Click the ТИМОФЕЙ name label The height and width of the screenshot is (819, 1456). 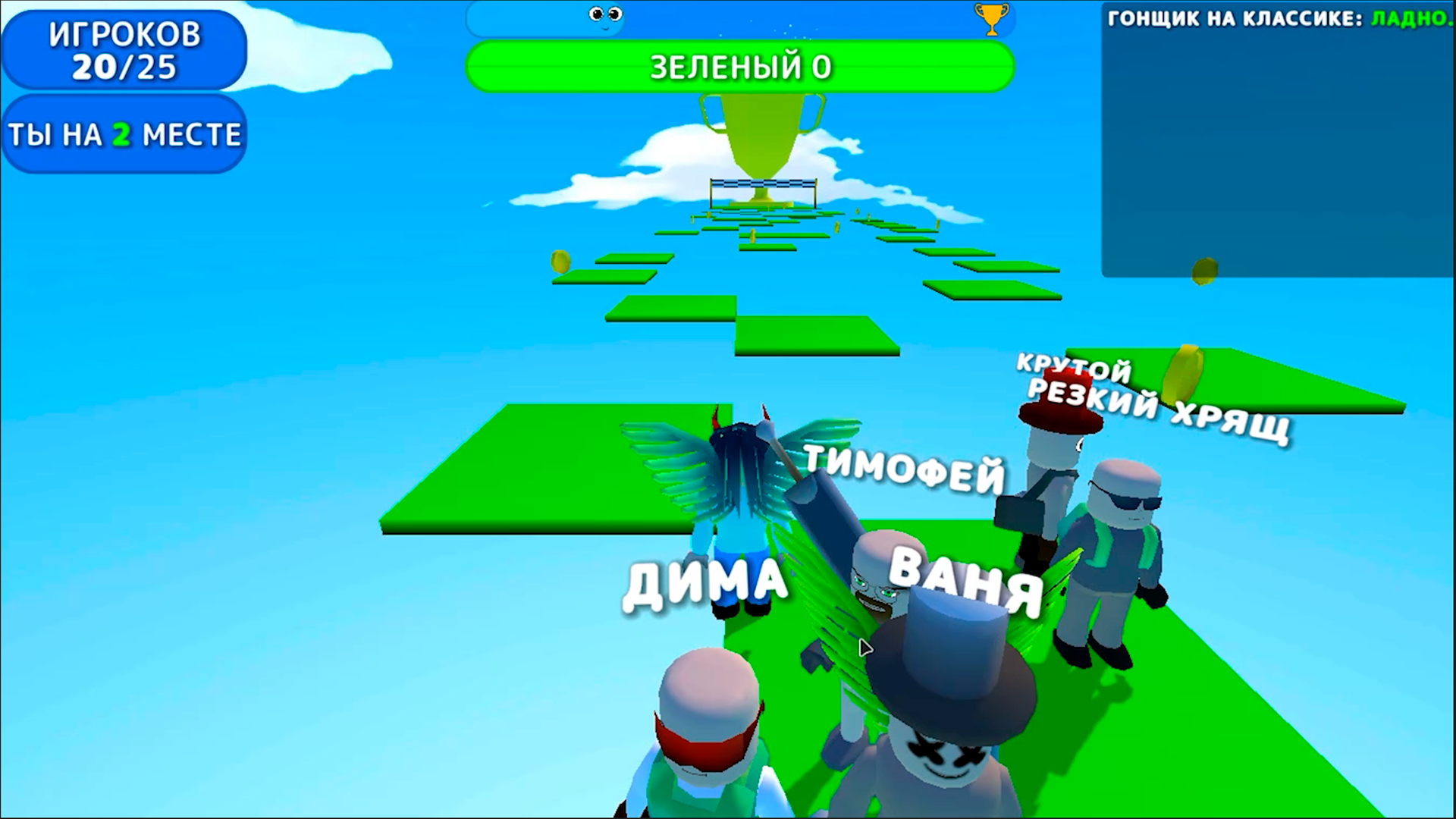(x=906, y=466)
